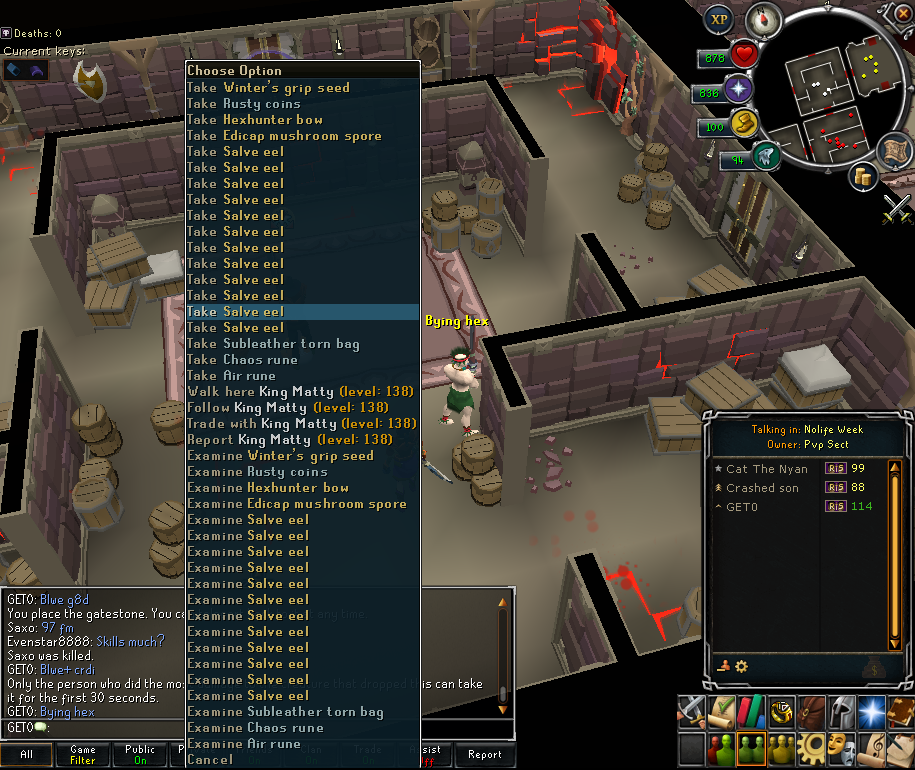Take the Rusty coins
This screenshot has width=915, height=770.
[244, 104]
